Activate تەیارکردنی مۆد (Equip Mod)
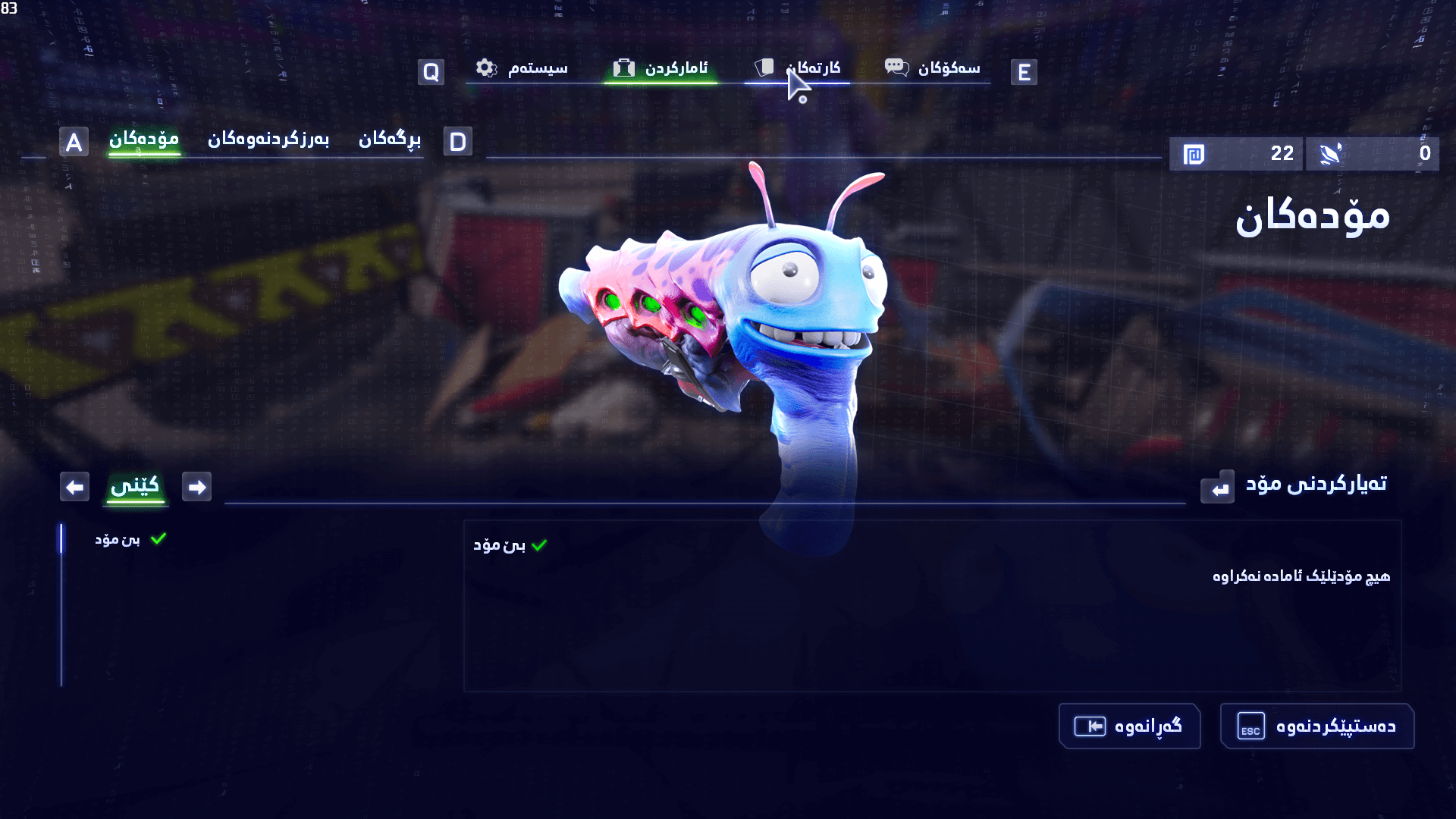Screen dimensions: 1456x819 pos(1295,485)
